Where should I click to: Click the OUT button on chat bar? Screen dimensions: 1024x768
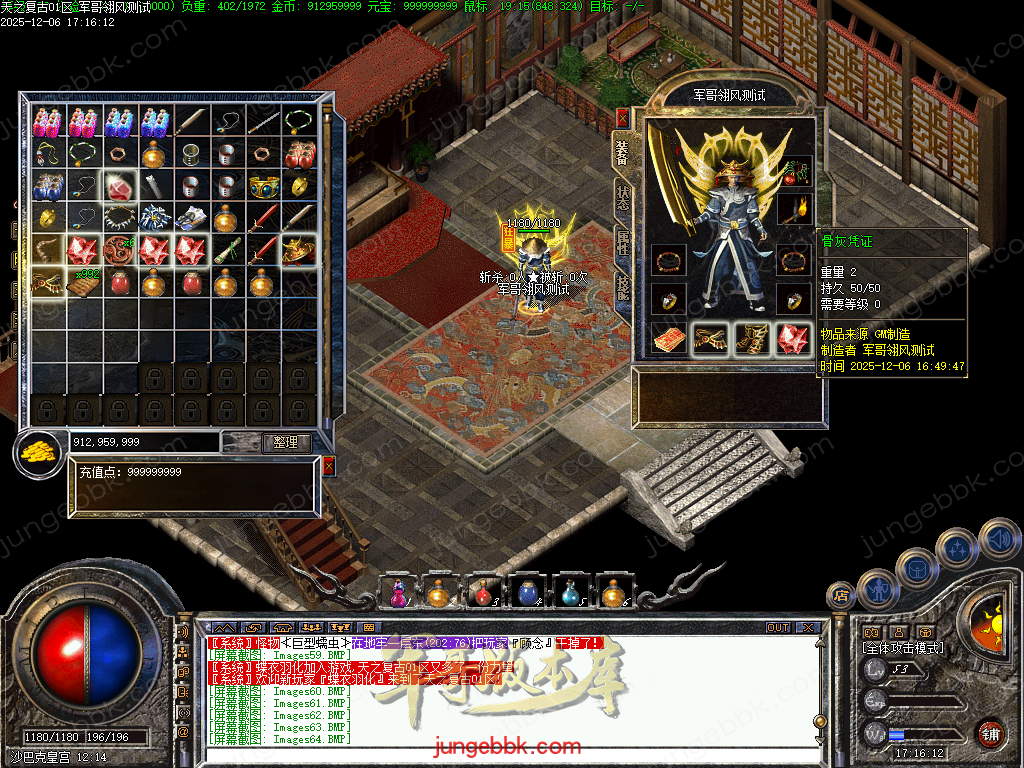[x=778, y=627]
